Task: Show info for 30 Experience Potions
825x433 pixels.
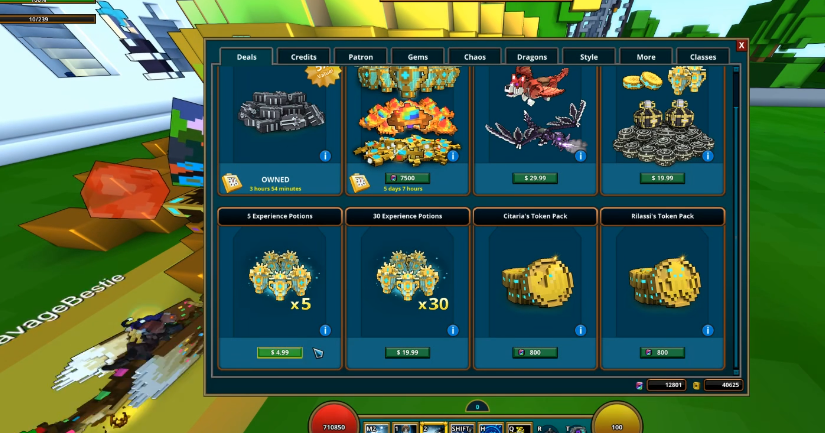Action: click(453, 330)
